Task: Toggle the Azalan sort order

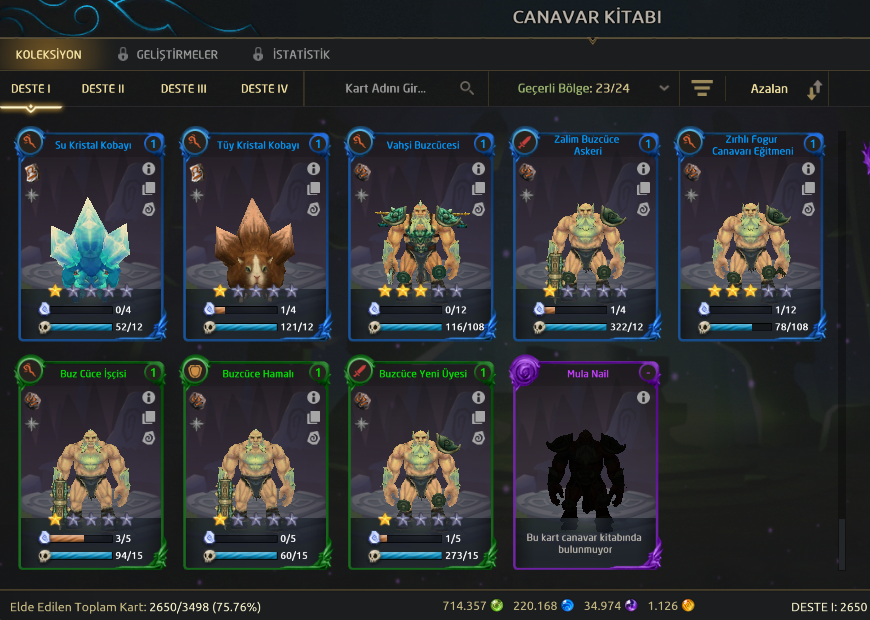Action: (x=785, y=89)
